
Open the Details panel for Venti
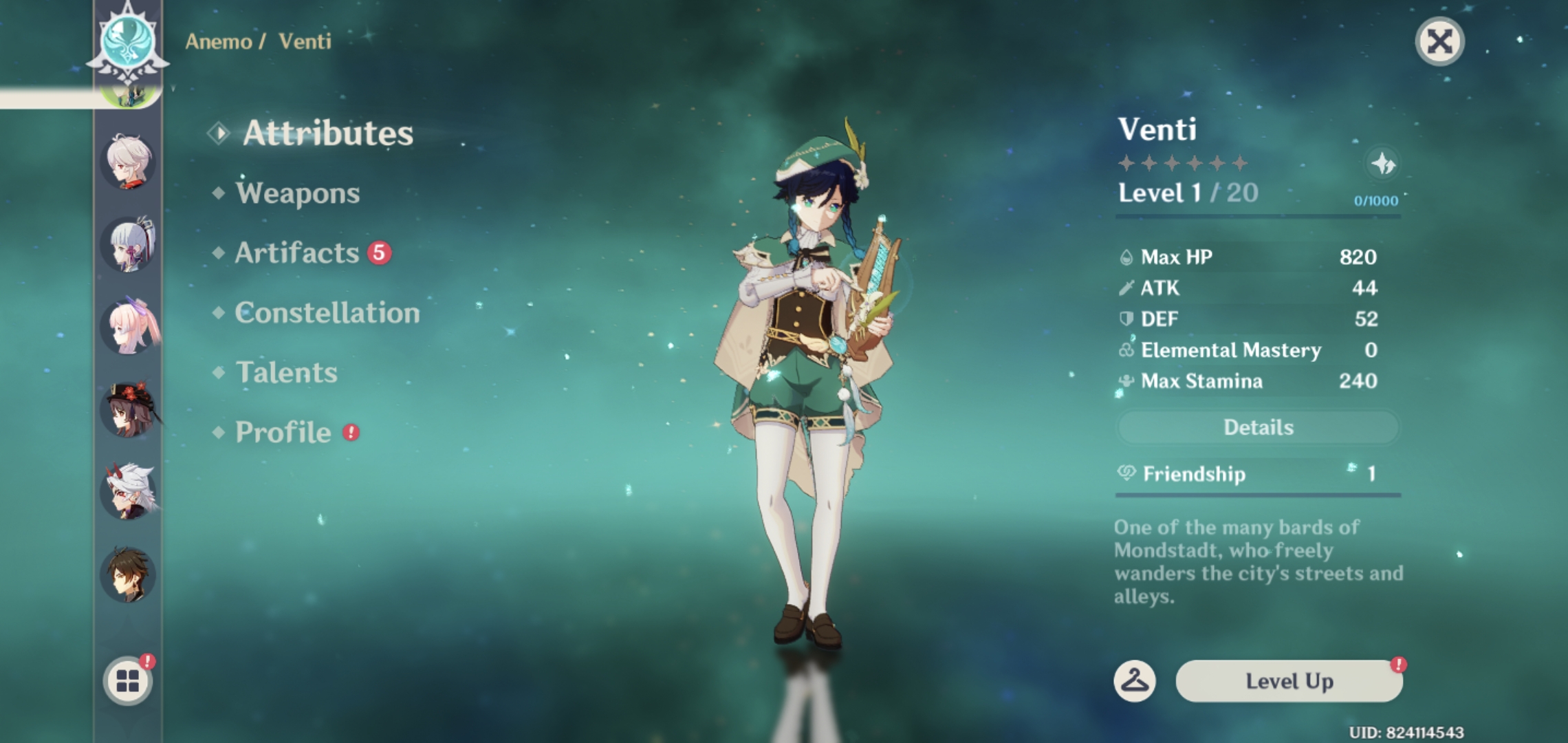pos(1258,427)
